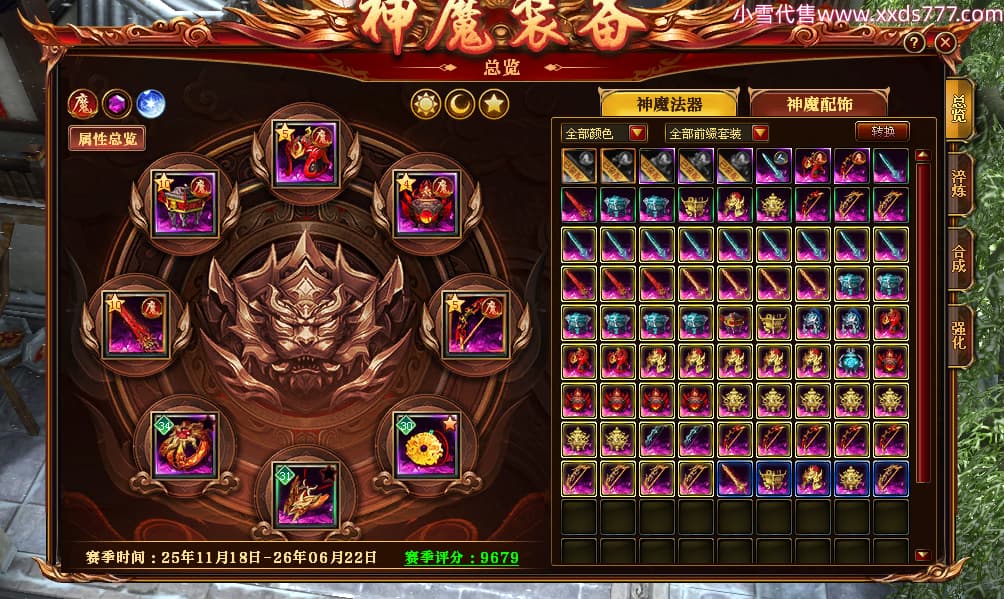1004x599 pixels.
Task: Select the red 魔 round icon
Action: click(82, 104)
